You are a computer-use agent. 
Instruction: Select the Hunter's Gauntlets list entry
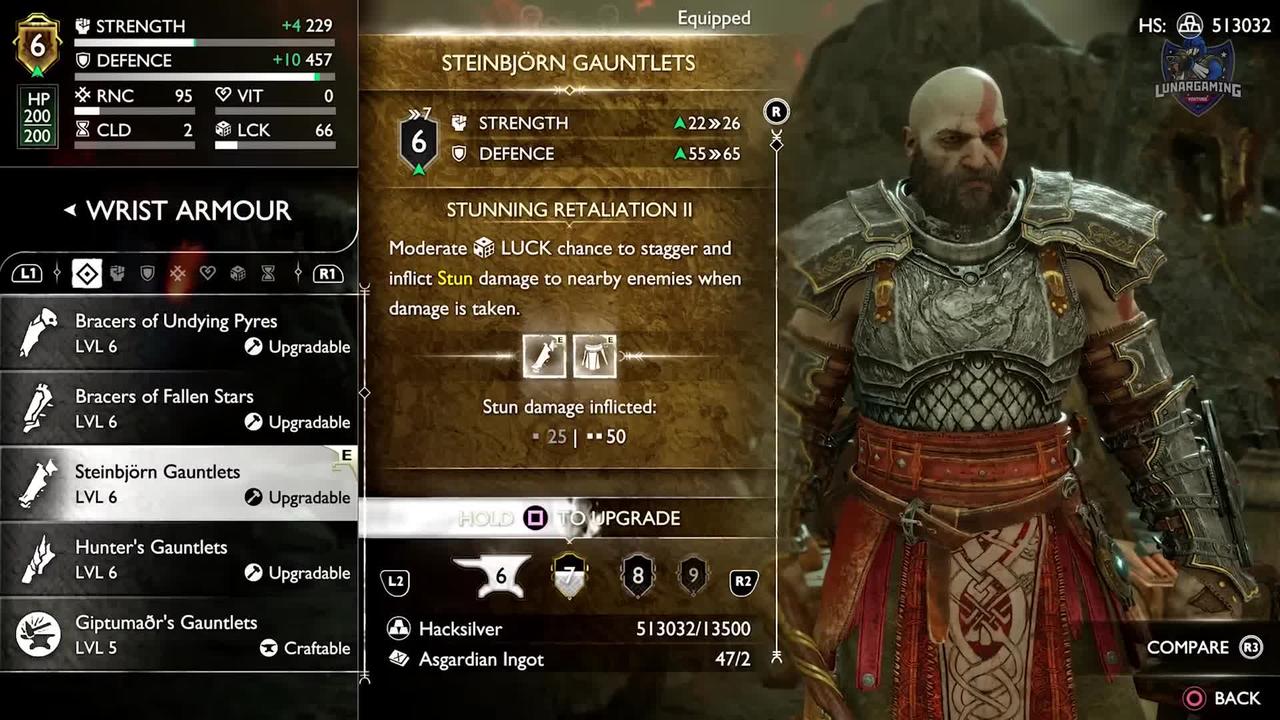coord(180,559)
